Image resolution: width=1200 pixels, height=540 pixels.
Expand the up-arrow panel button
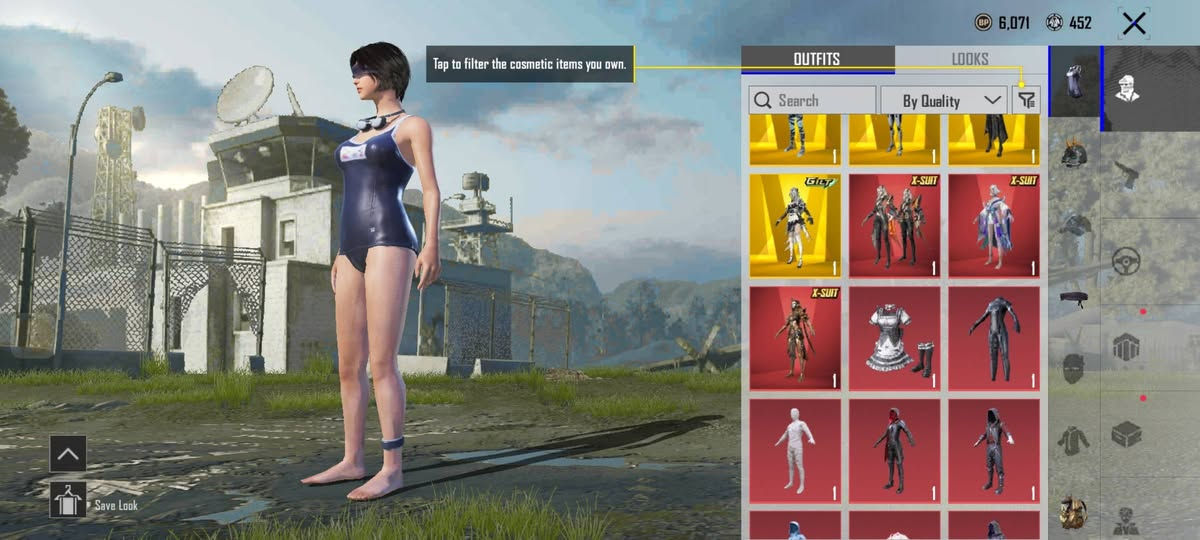(x=68, y=453)
